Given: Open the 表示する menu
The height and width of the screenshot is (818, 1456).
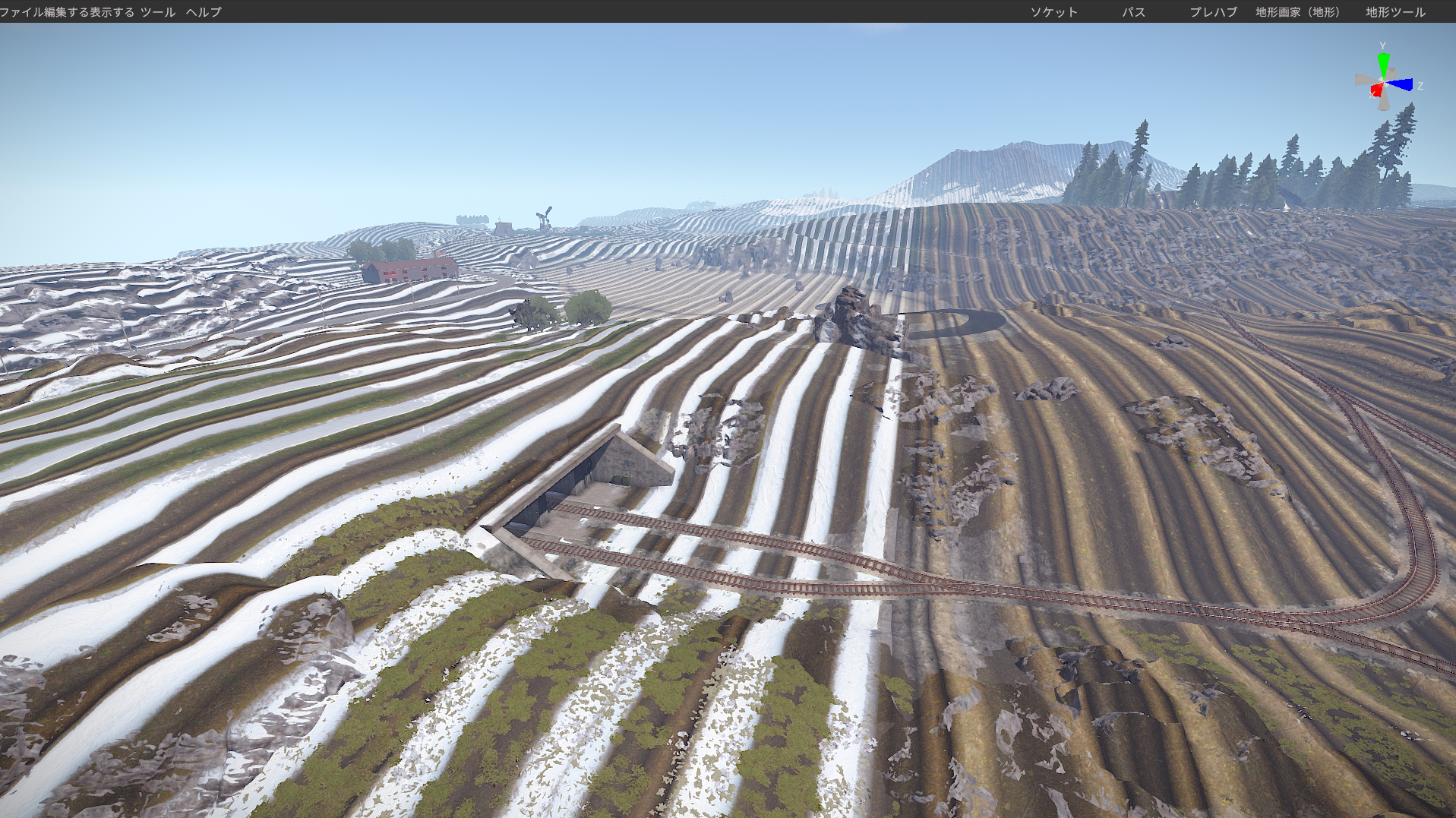Looking at the screenshot, I should pyautogui.click(x=112, y=12).
